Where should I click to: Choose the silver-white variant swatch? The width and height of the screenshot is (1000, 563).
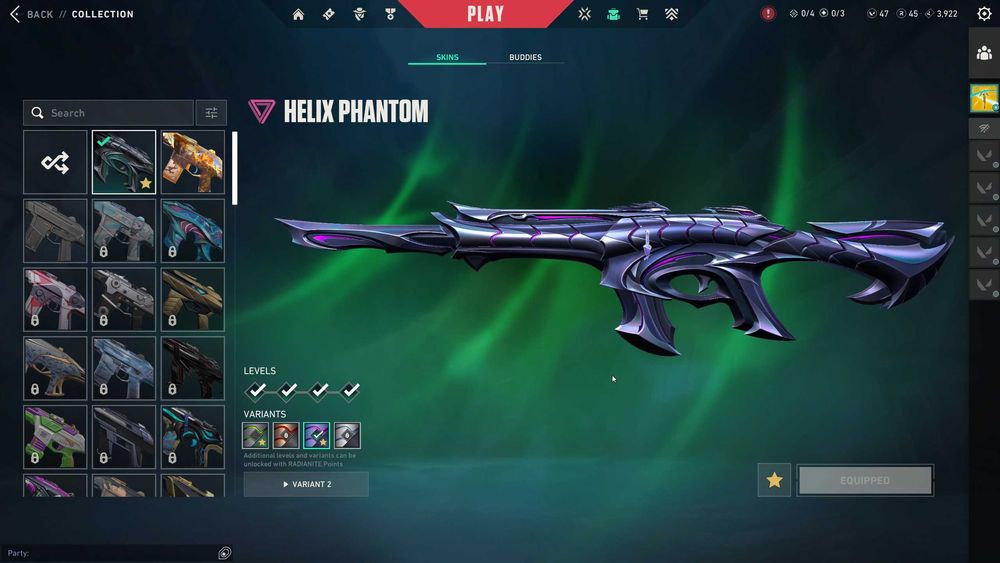click(x=347, y=436)
